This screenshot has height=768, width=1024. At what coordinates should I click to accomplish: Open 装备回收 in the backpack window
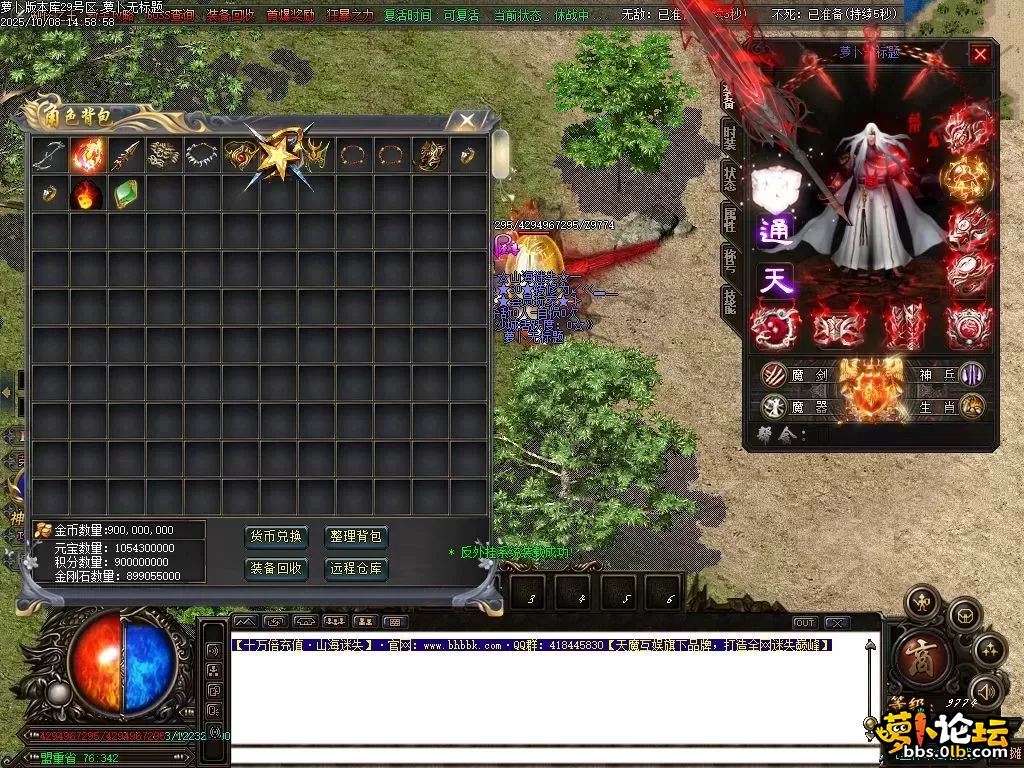275,569
